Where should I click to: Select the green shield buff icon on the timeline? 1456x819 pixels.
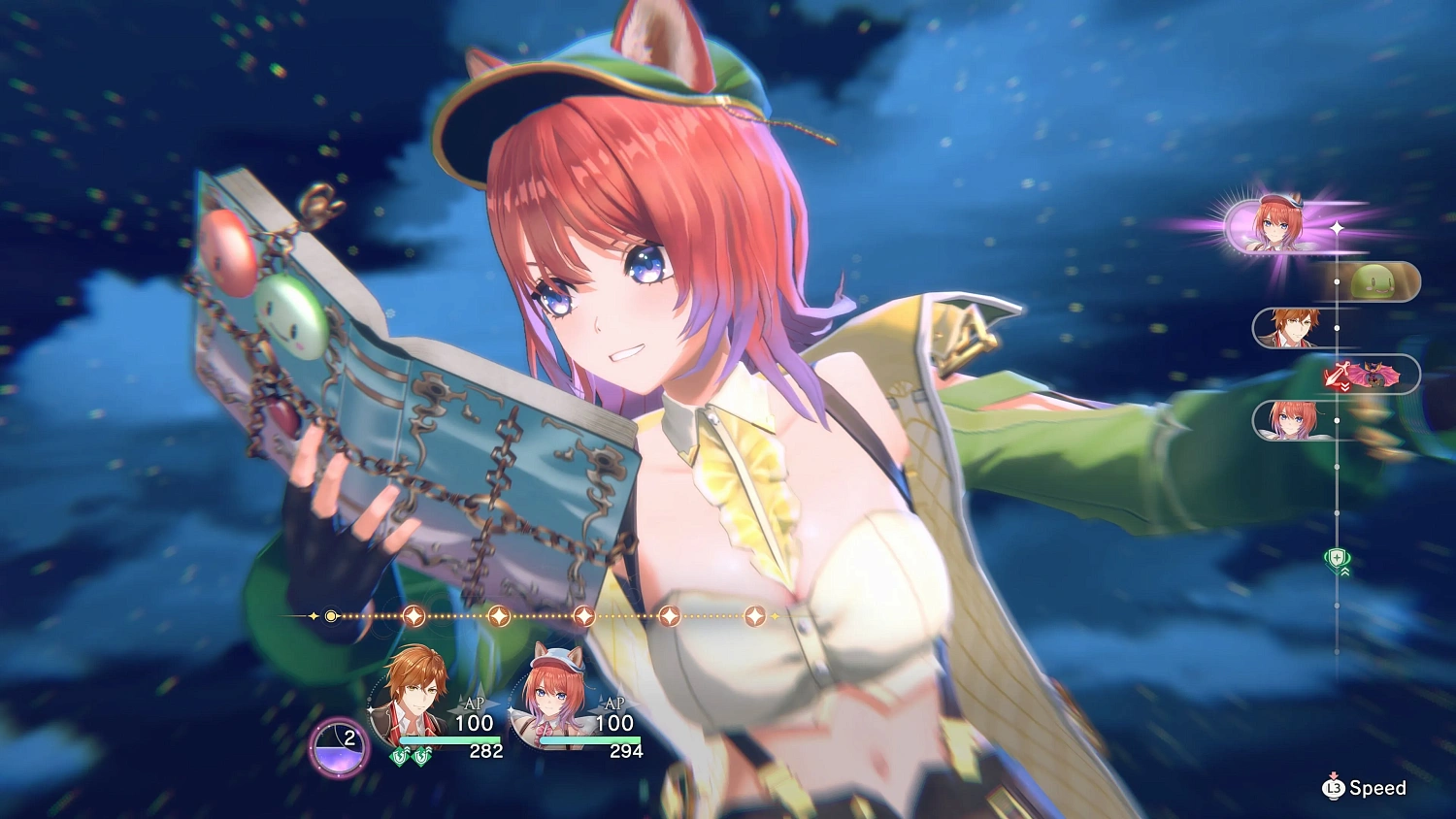coord(1336,557)
